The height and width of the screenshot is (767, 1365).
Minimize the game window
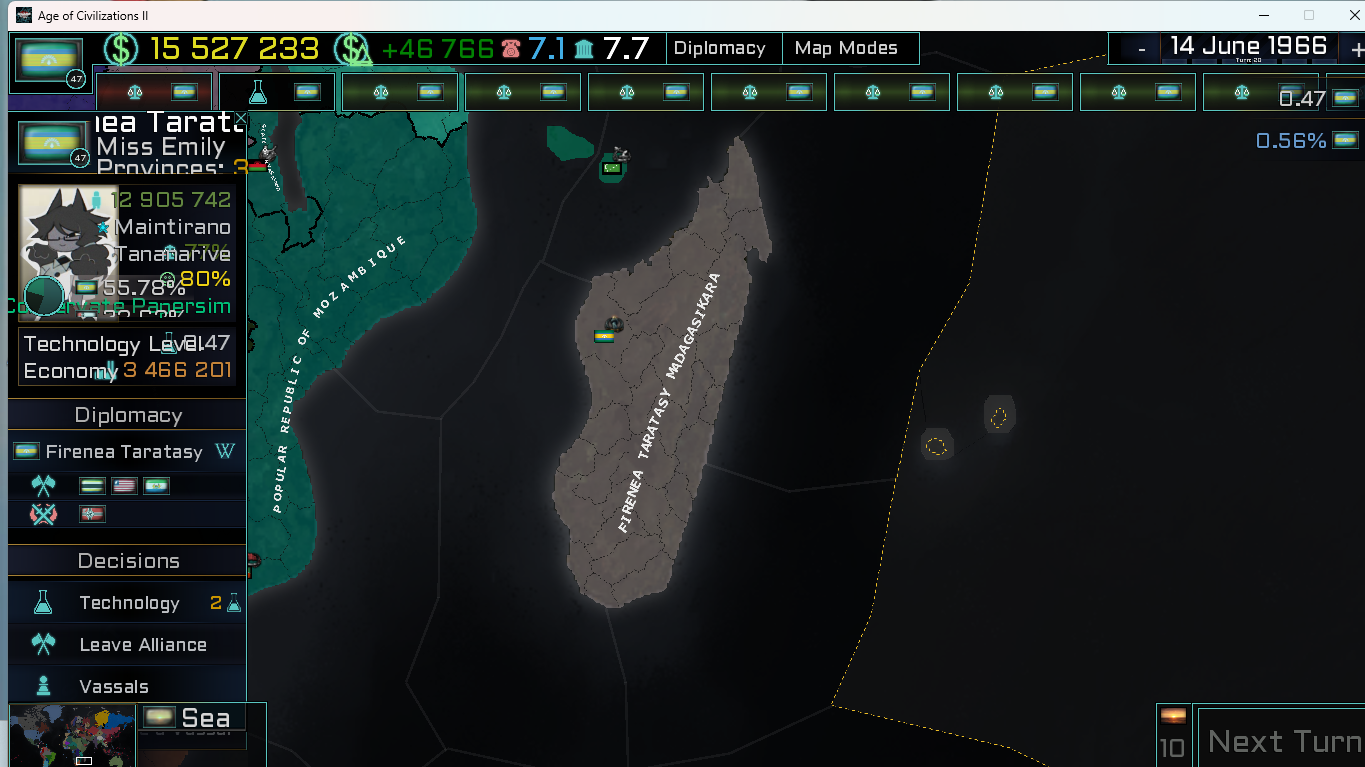tap(1262, 15)
